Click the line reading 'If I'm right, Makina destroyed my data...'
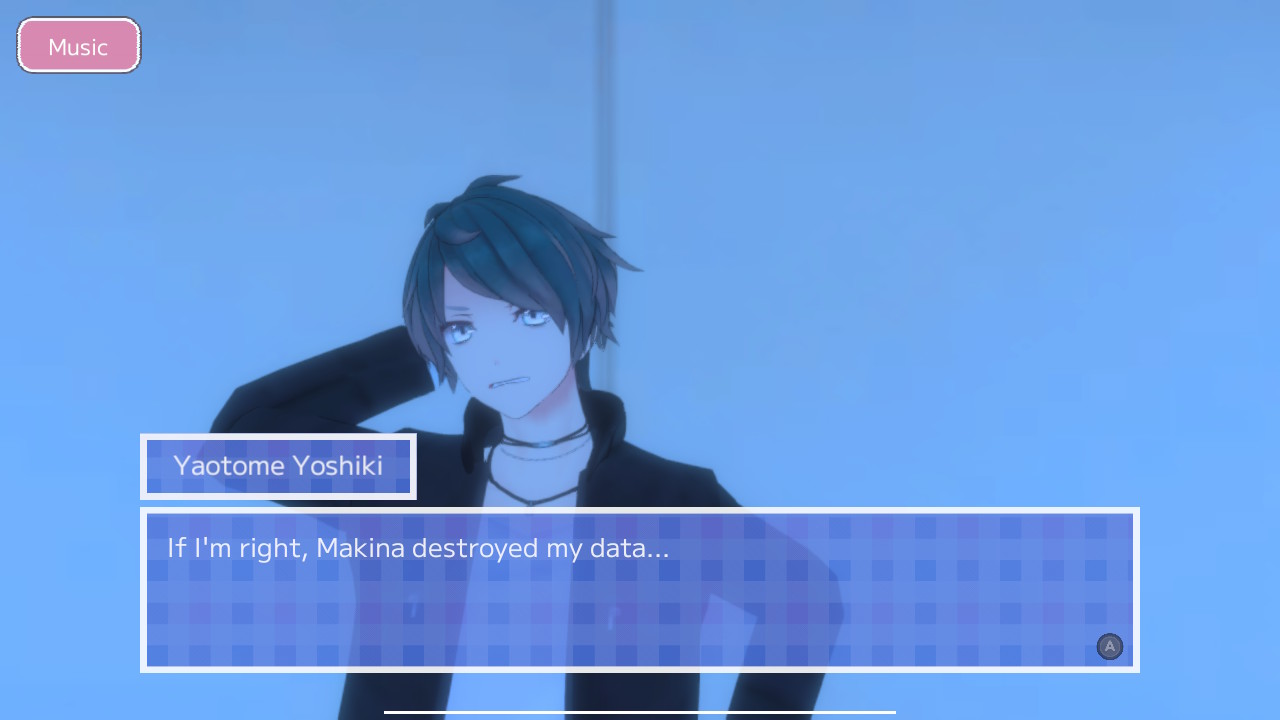Image resolution: width=1280 pixels, height=720 pixels. coord(416,547)
